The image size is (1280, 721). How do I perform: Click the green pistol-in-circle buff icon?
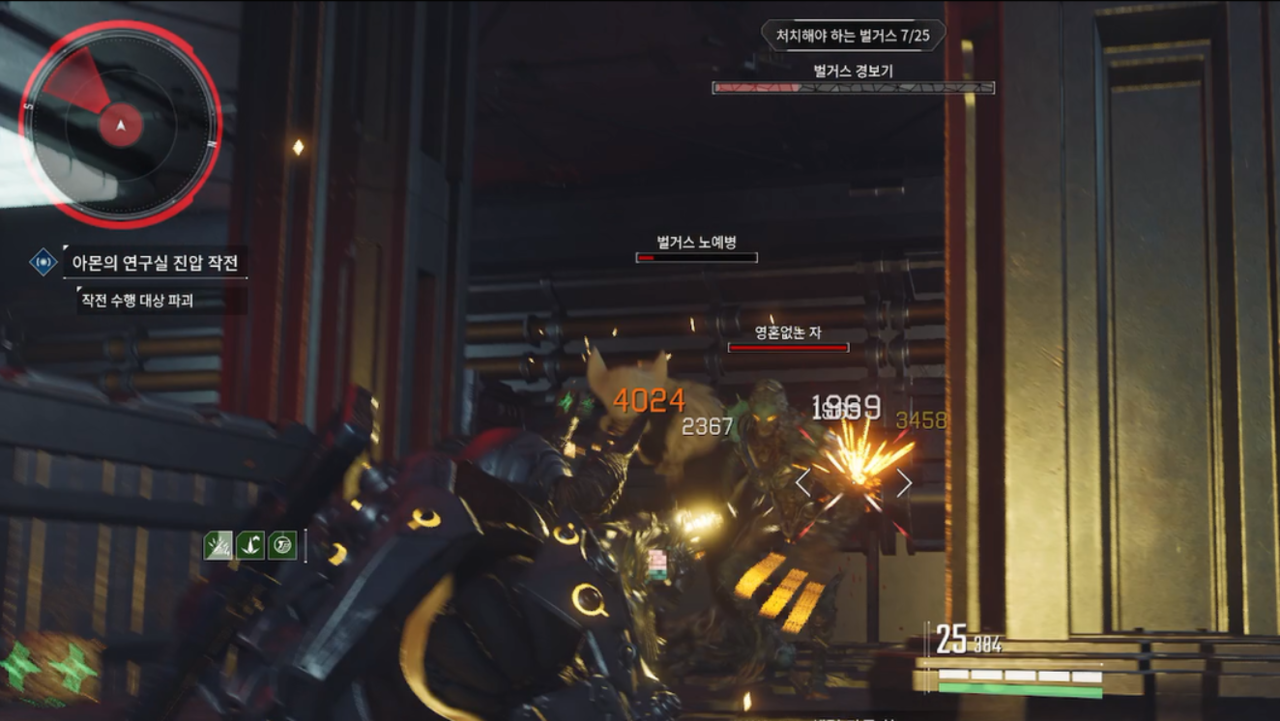(x=283, y=546)
